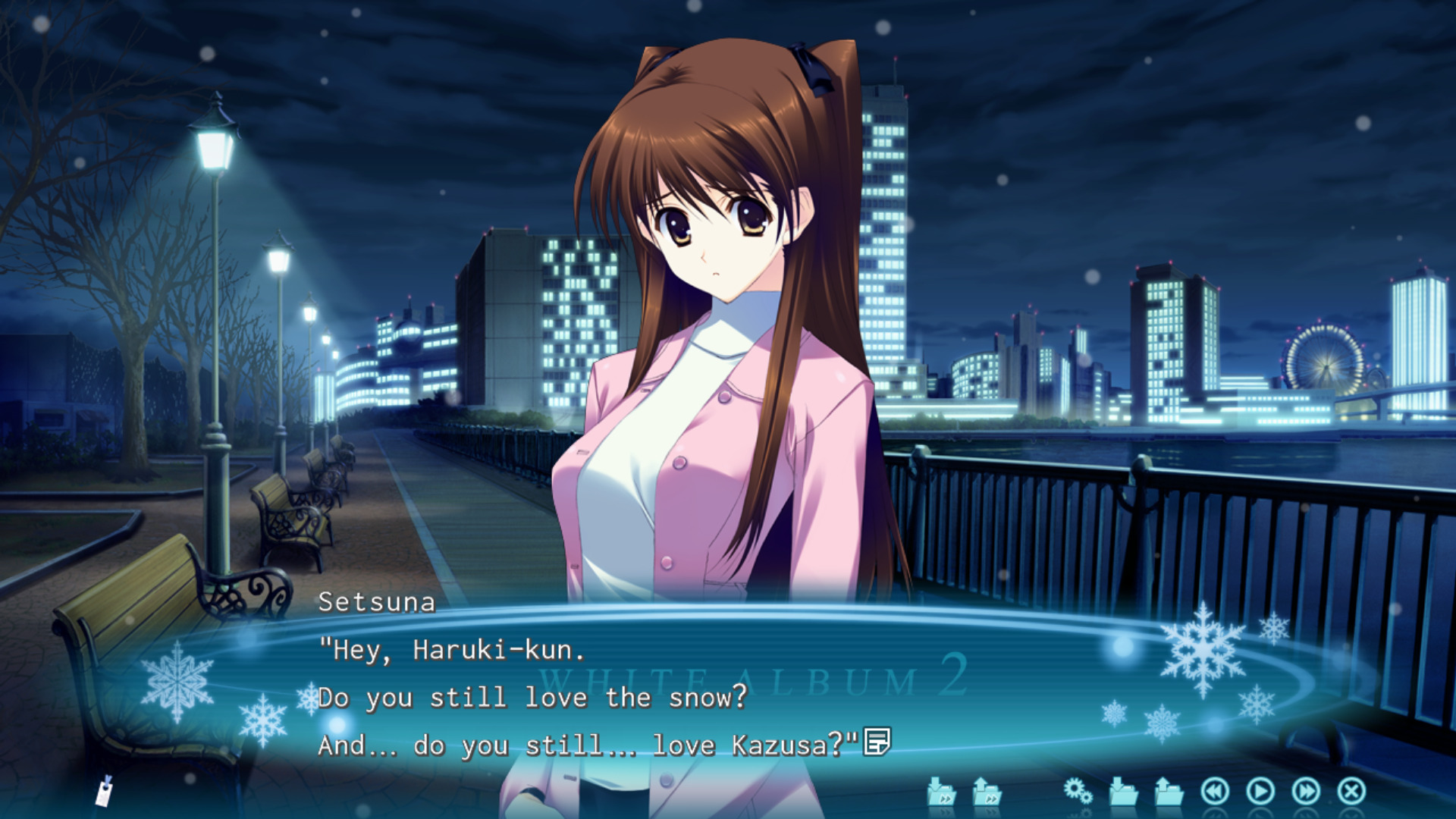Start auto-play with the play button
This screenshot has width=1456, height=819.
coord(1260,792)
